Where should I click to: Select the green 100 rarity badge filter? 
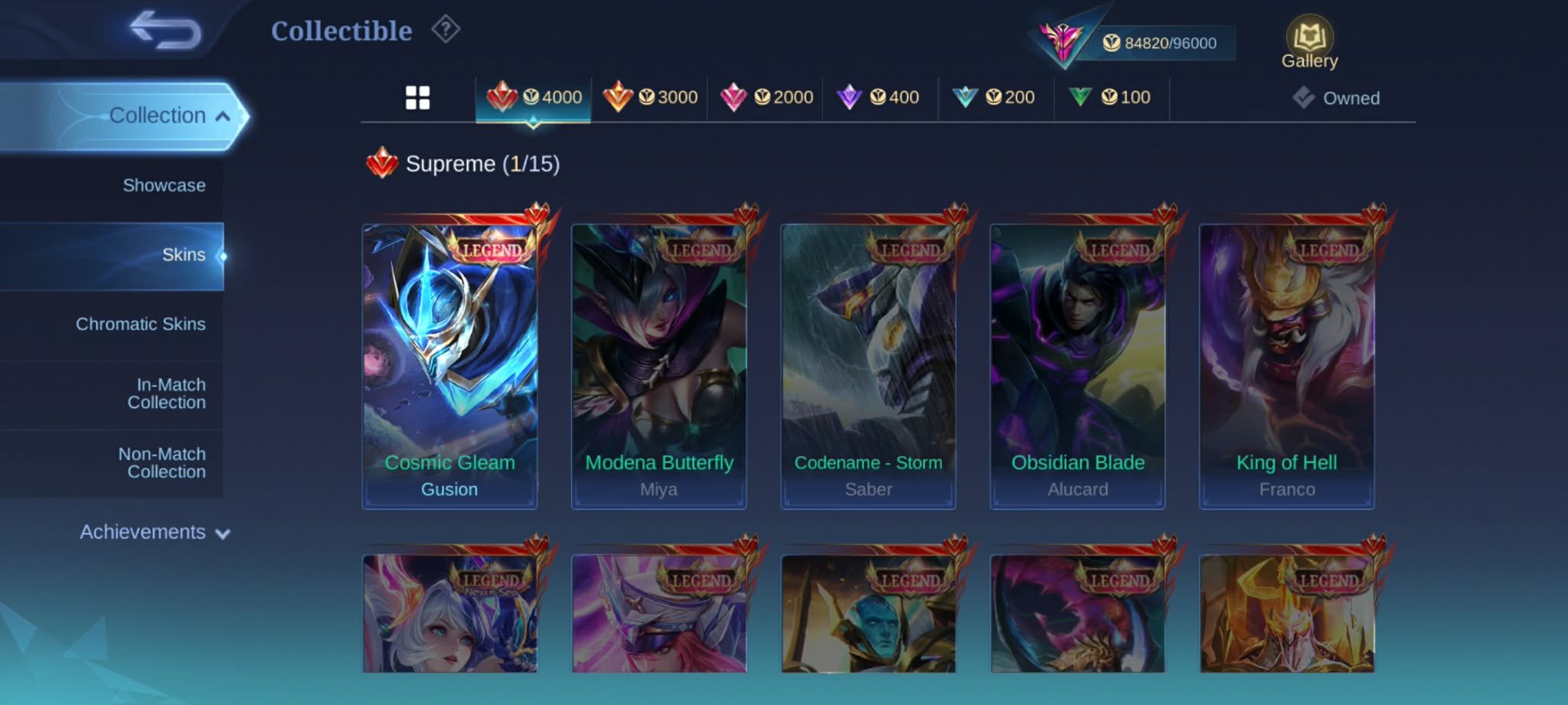click(x=1109, y=96)
